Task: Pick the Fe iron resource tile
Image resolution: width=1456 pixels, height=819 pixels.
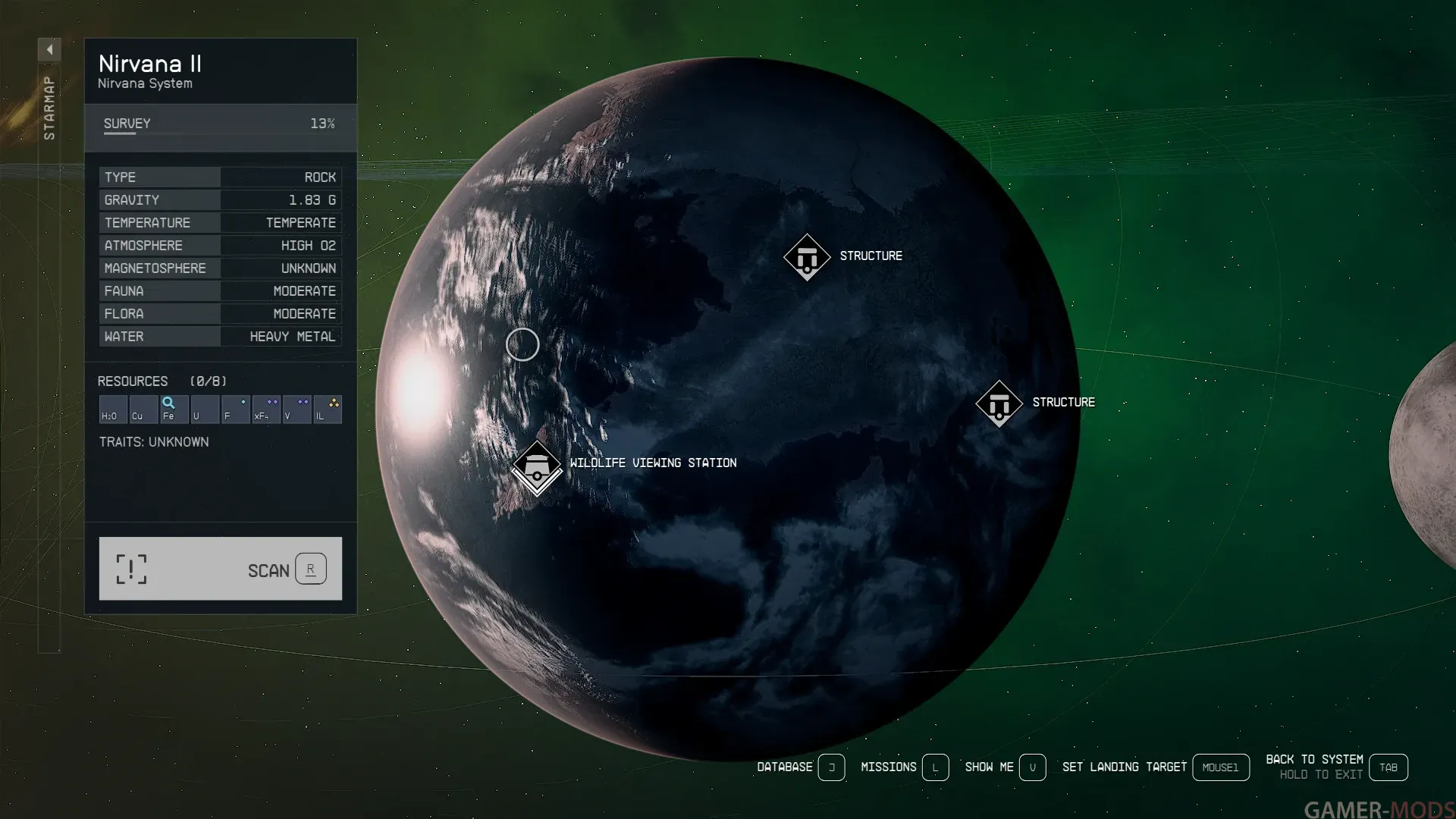Action: pos(174,409)
